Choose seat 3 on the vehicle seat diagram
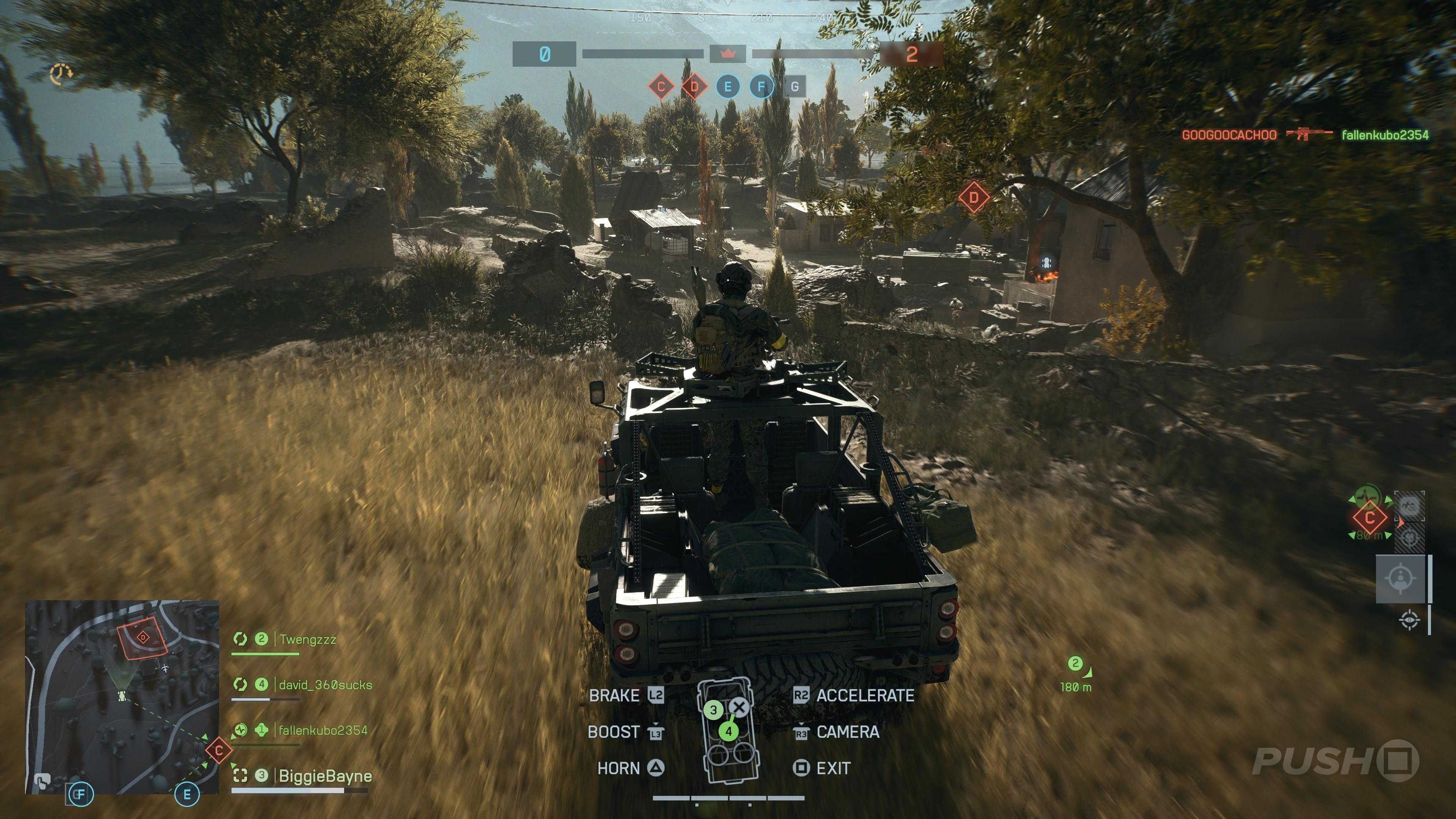The width and height of the screenshot is (1456, 819). [x=713, y=710]
